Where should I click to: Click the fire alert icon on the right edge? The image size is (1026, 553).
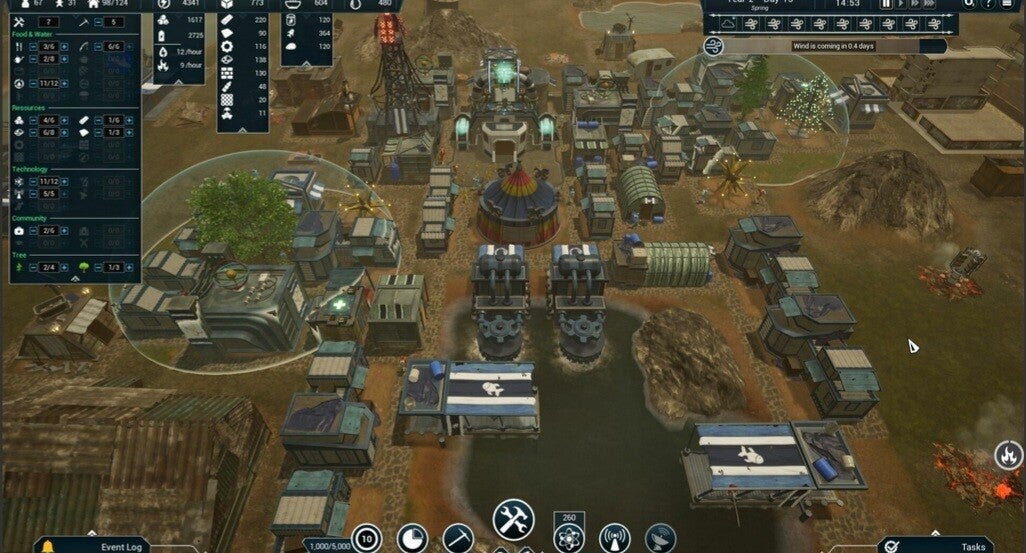click(x=1007, y=456)
